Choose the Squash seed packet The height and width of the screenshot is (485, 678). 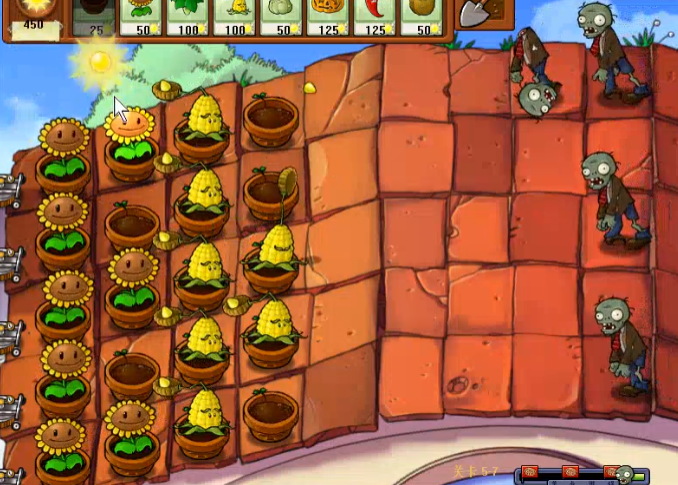point(282,18)
